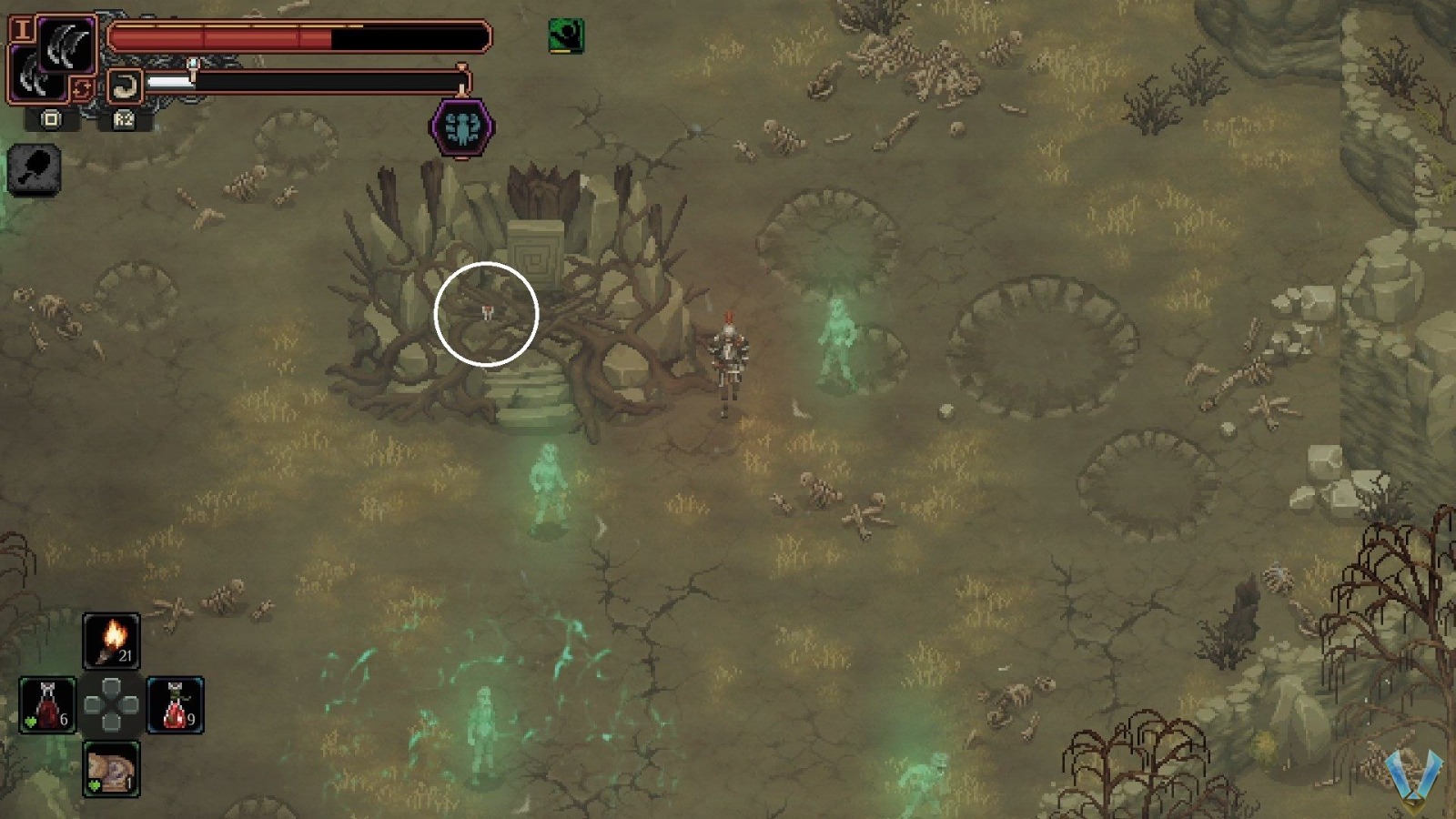This screenshot has width=1456, height=819.
Task: Click the glowing scarab emblem below the bars
Action: pos(460,127)
